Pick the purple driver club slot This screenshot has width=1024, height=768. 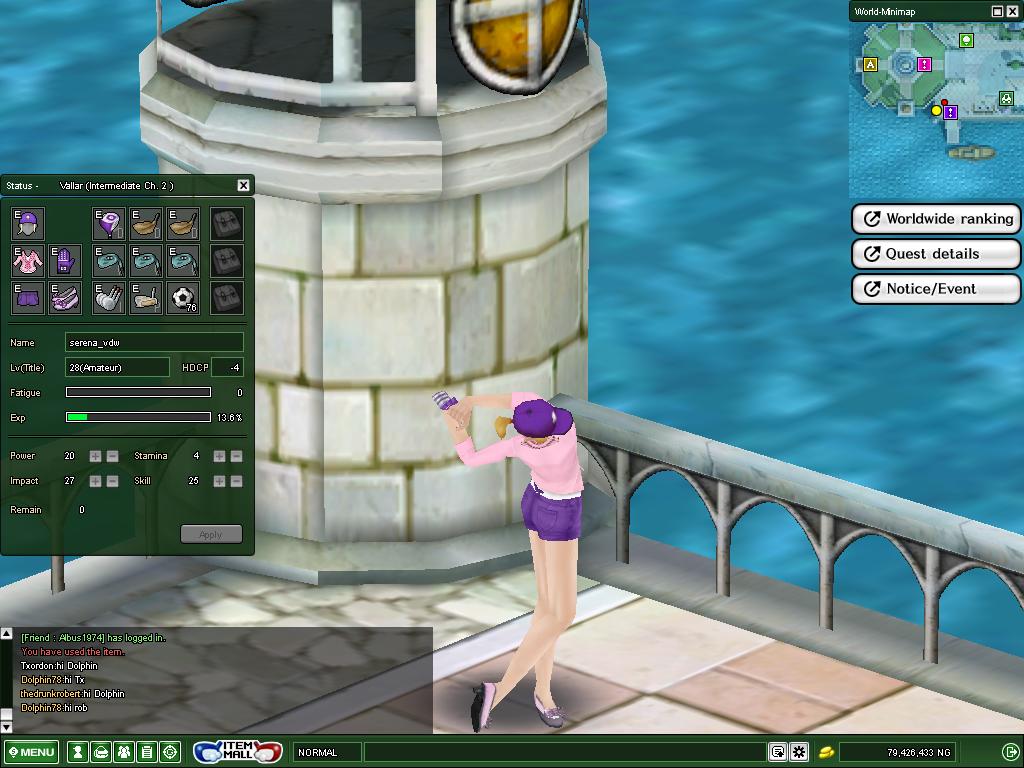[x=108, y=223]
